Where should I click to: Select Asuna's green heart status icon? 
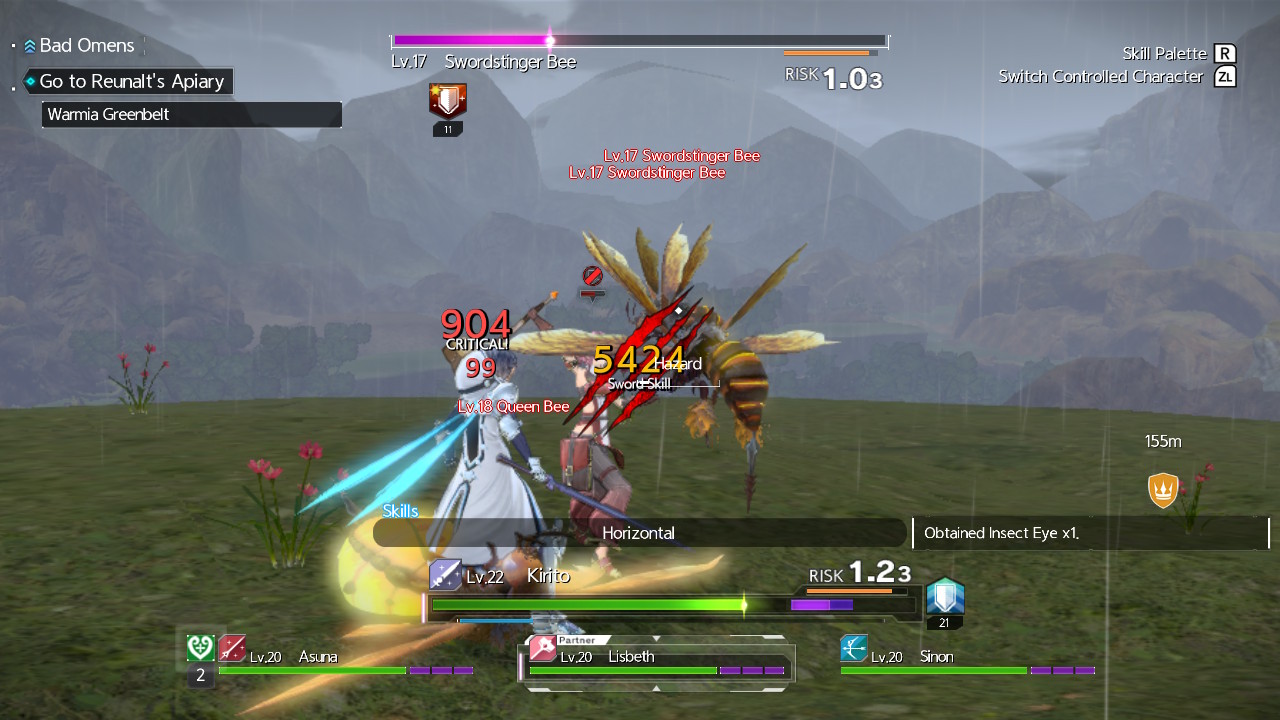coord(200,648)
